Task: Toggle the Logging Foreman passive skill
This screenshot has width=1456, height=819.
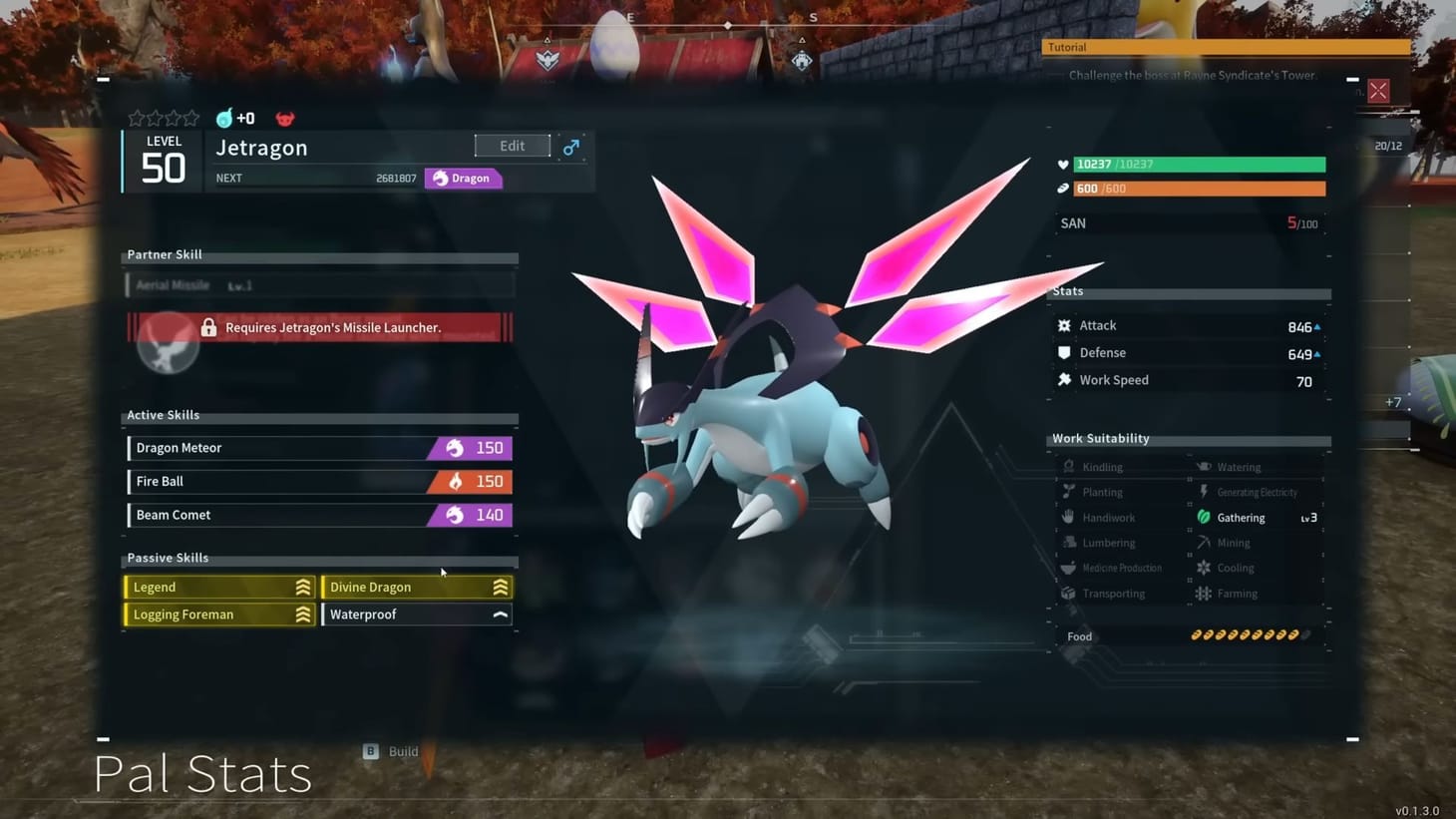Action: (217, 614)
